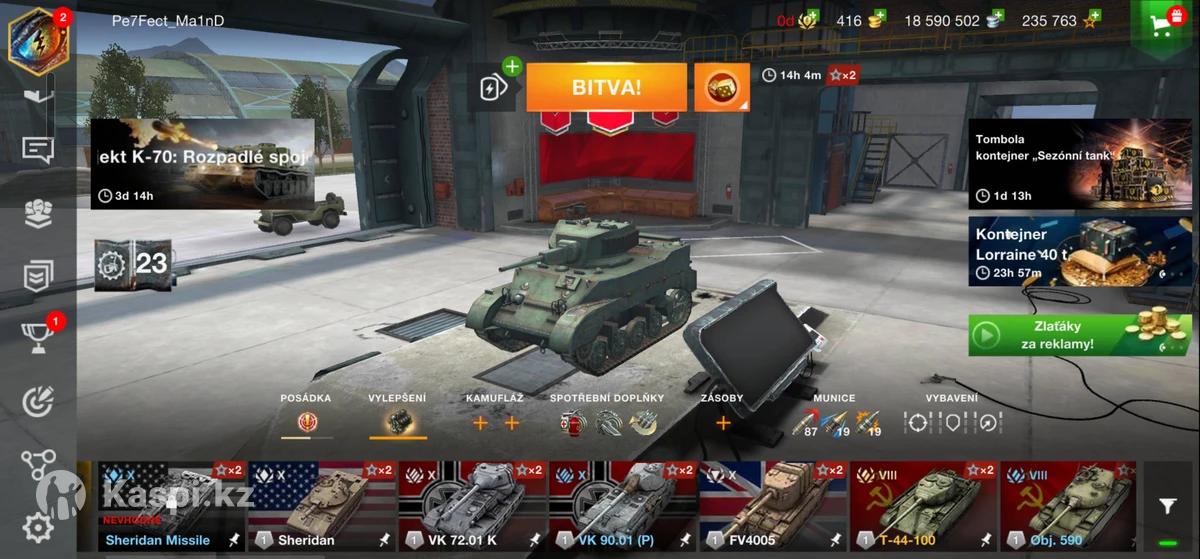Open the Tombola Sezónní tank banner
1200x559 pixels.
point(1065,163)
